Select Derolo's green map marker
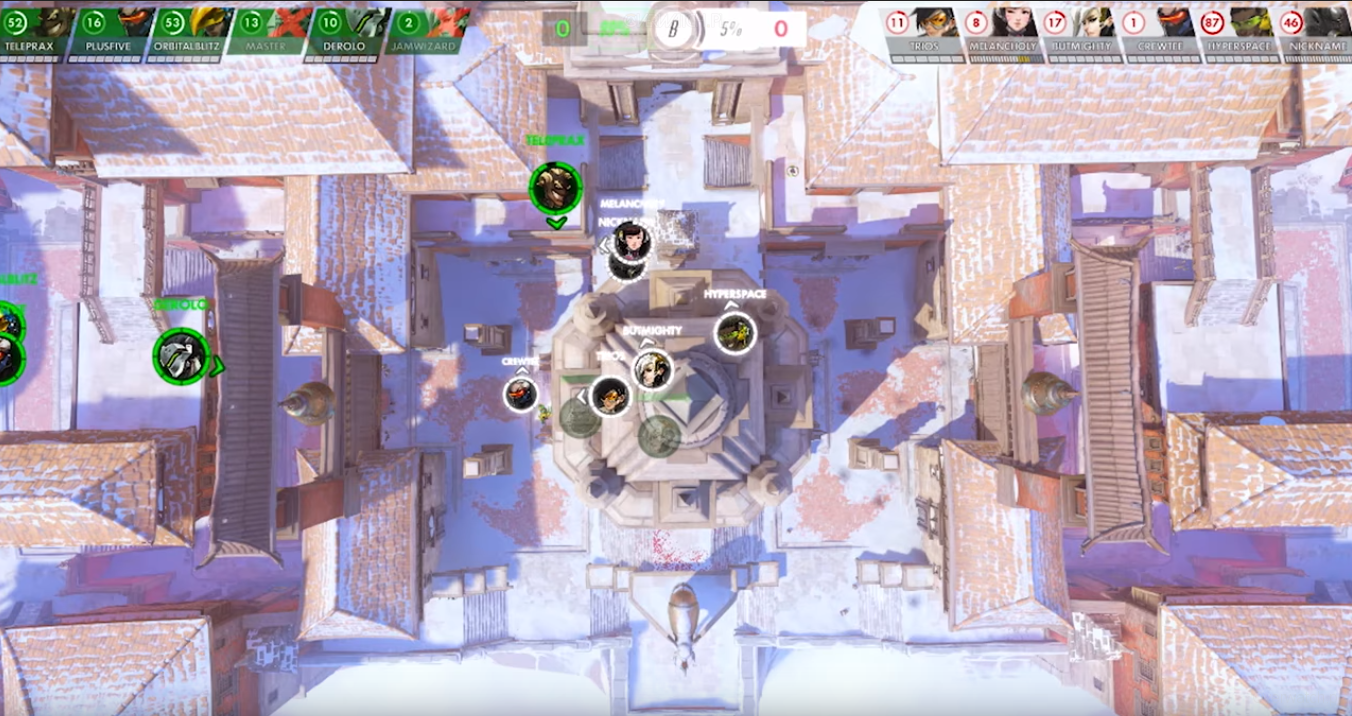Screen dimensions: 1352x716 182,356
